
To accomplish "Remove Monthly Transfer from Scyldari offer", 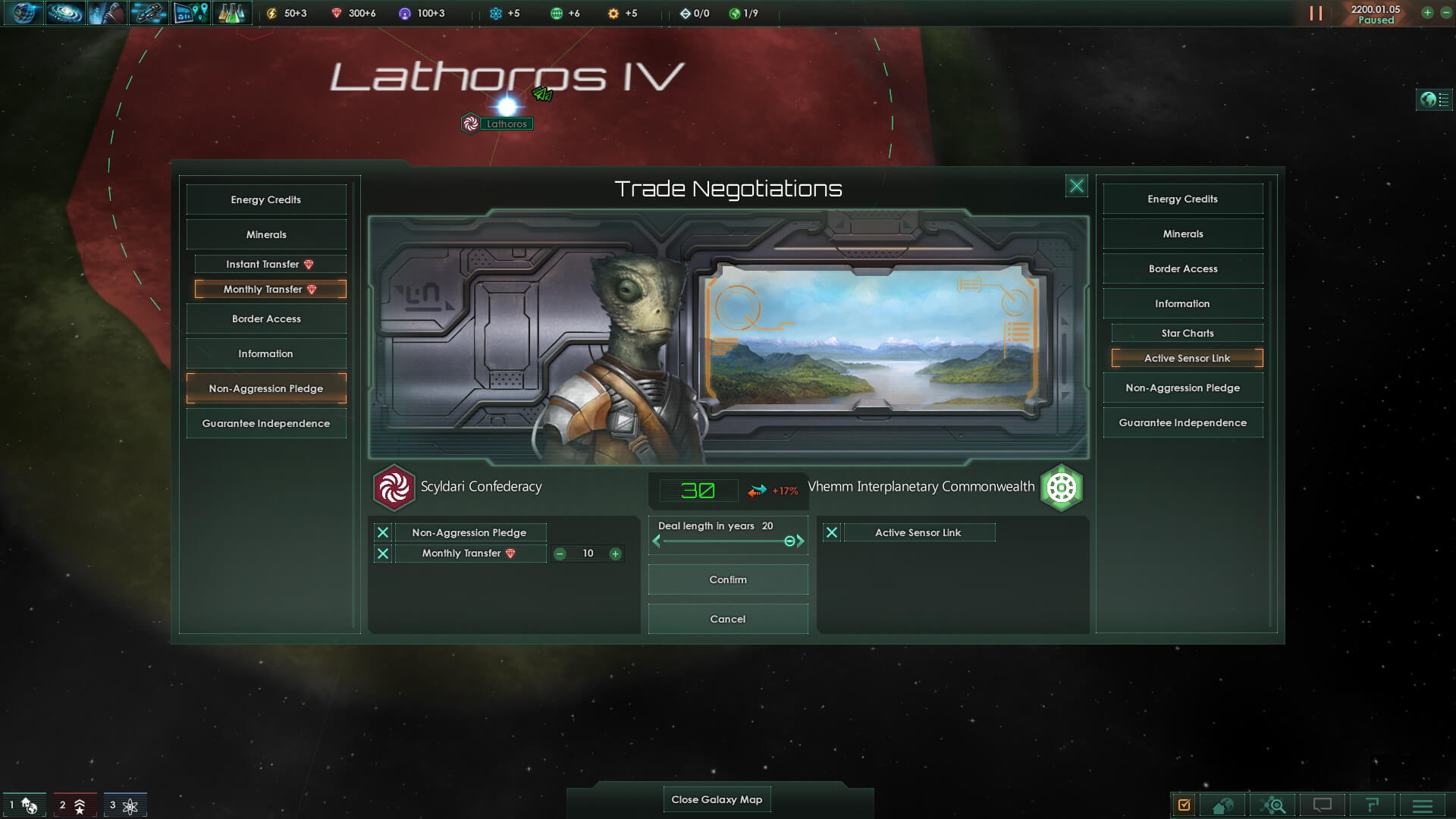I will point(383,554).
